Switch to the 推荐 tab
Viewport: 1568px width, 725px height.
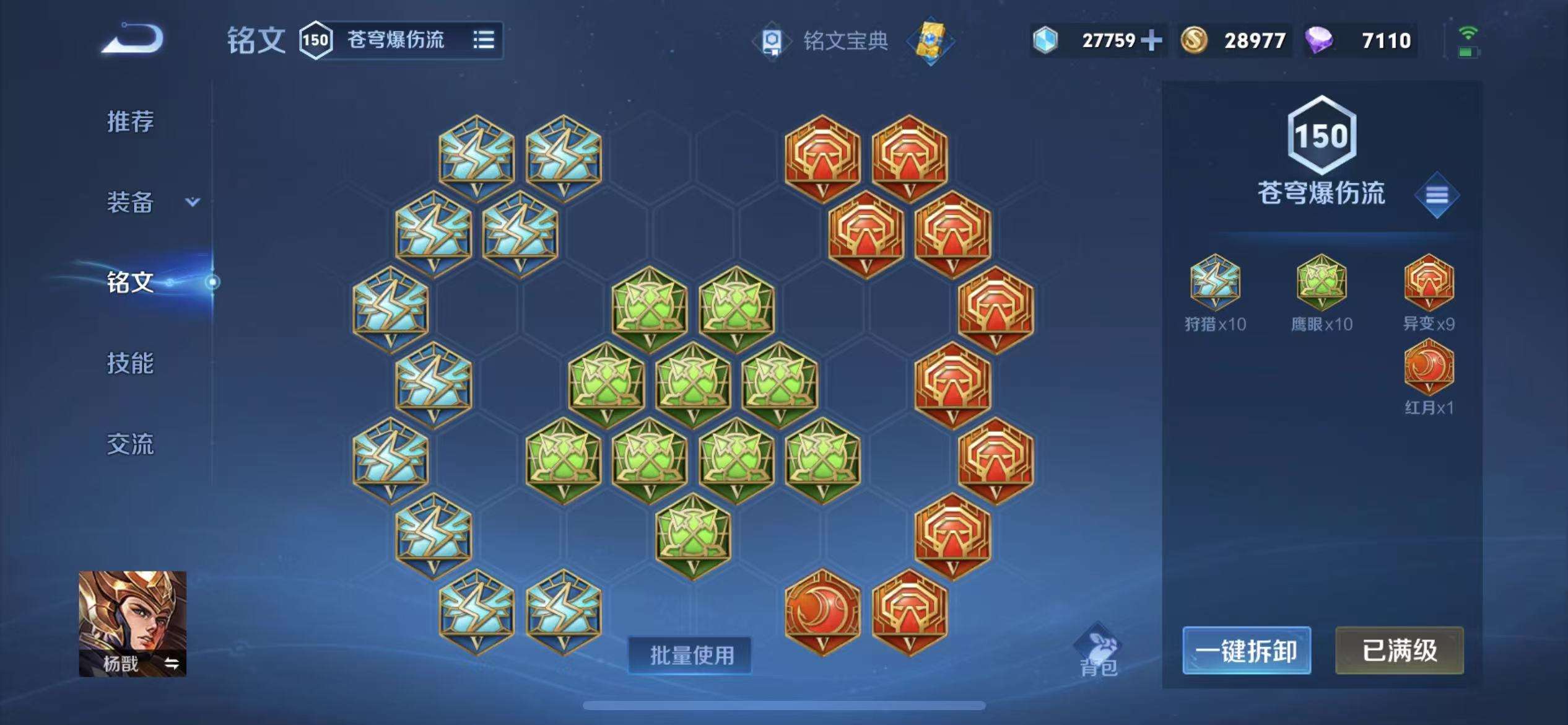[130, 121]
